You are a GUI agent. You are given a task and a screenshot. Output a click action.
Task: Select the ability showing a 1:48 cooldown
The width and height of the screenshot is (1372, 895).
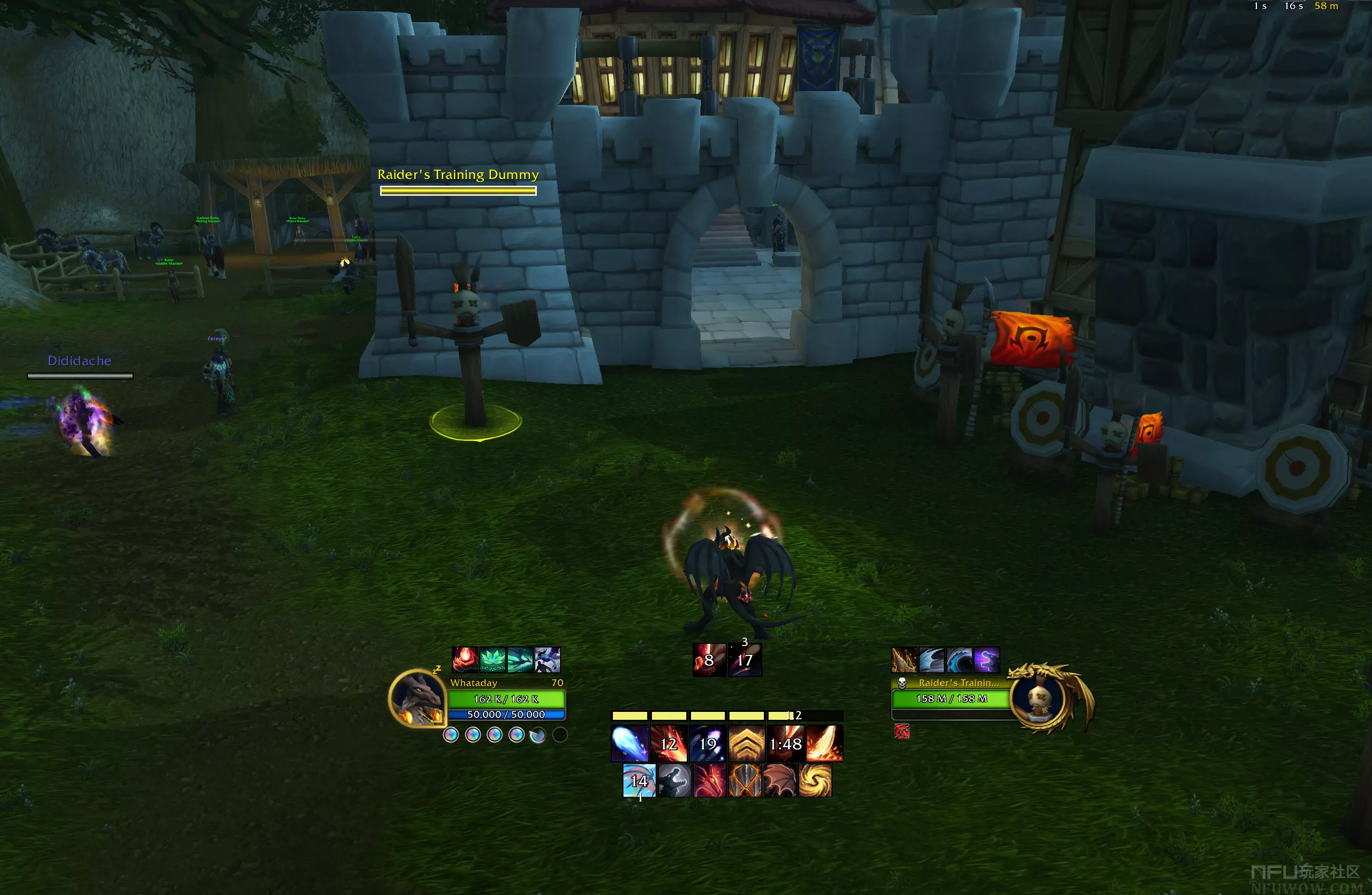[x=785, y=744]
